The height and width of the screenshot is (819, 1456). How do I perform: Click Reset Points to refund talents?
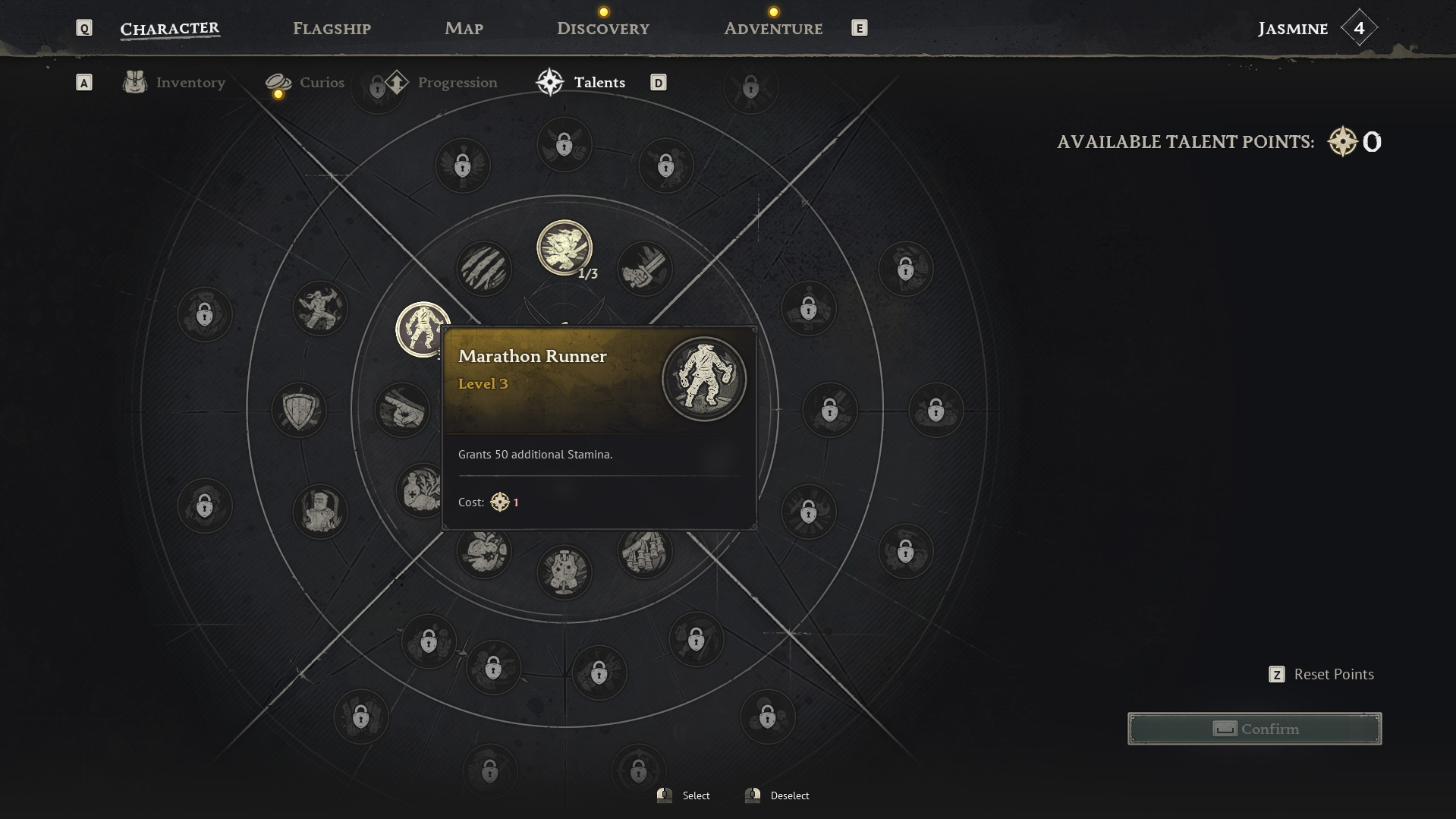click(1332, 674)
